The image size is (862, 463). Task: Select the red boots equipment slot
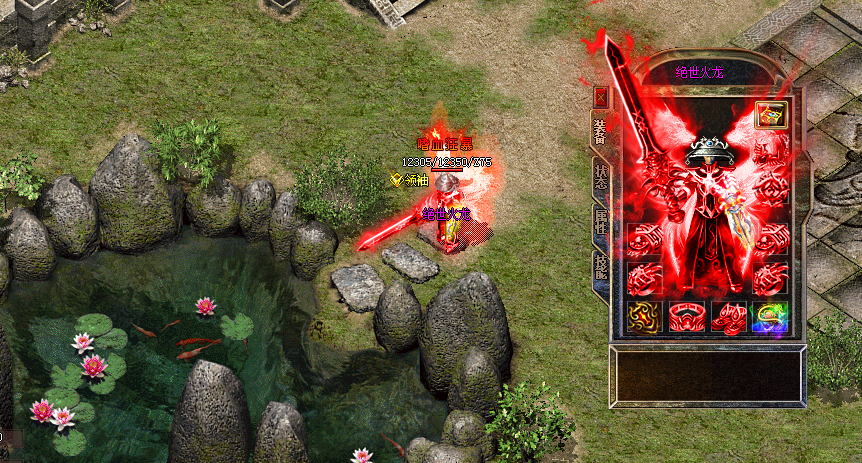point(727,318)
